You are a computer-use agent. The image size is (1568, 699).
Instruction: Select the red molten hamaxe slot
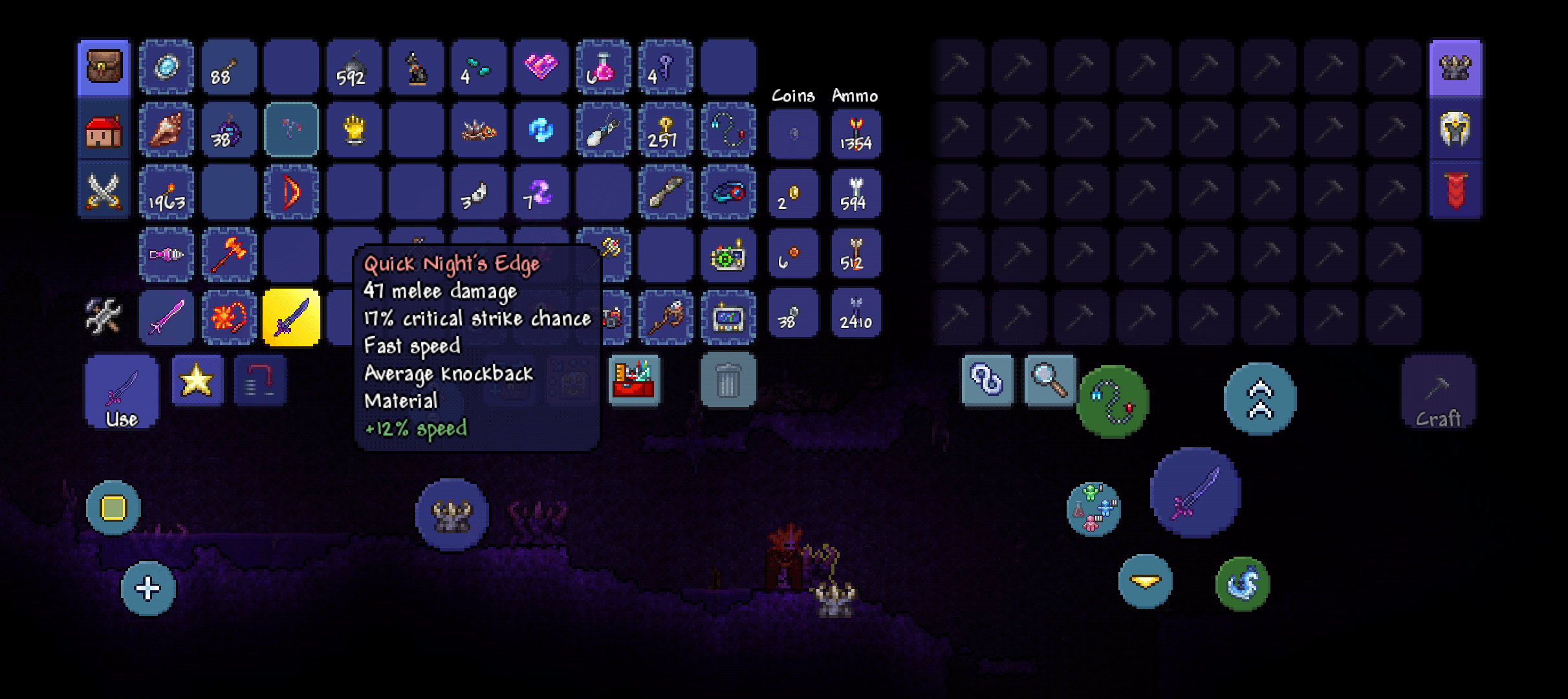[x=229, y=255]
